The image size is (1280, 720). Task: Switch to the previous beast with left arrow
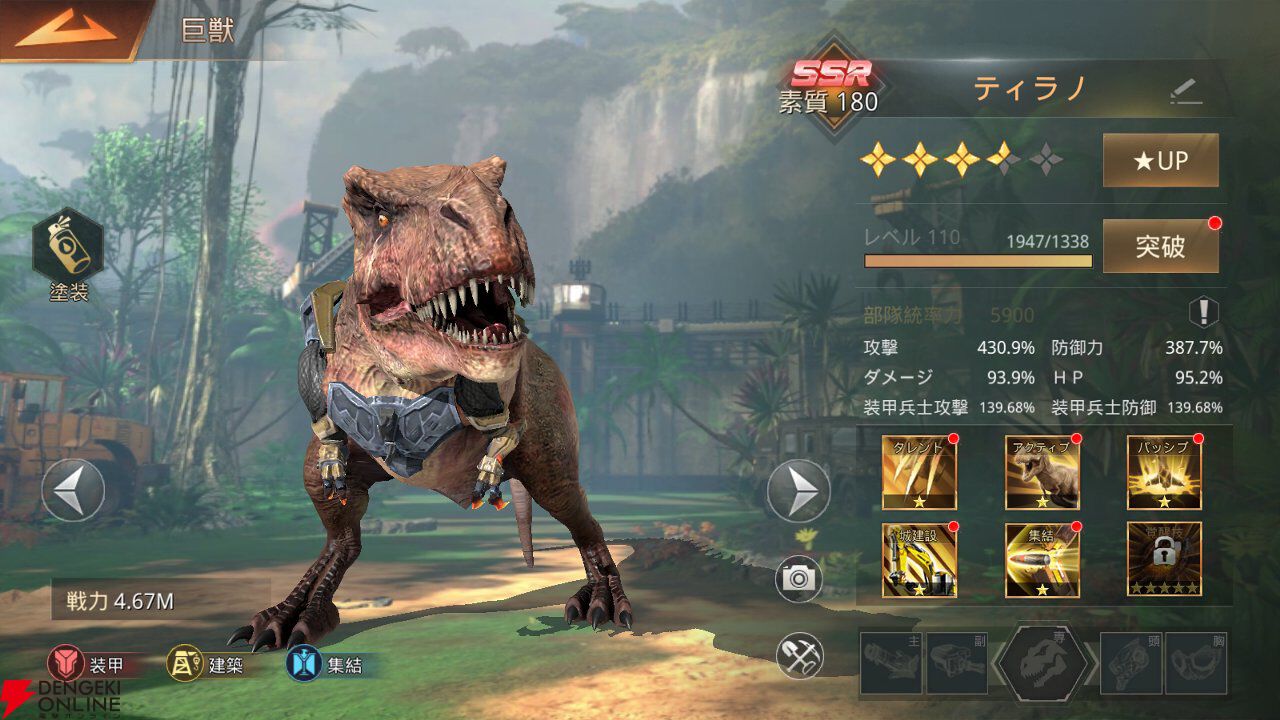click(x=73, y=490)
